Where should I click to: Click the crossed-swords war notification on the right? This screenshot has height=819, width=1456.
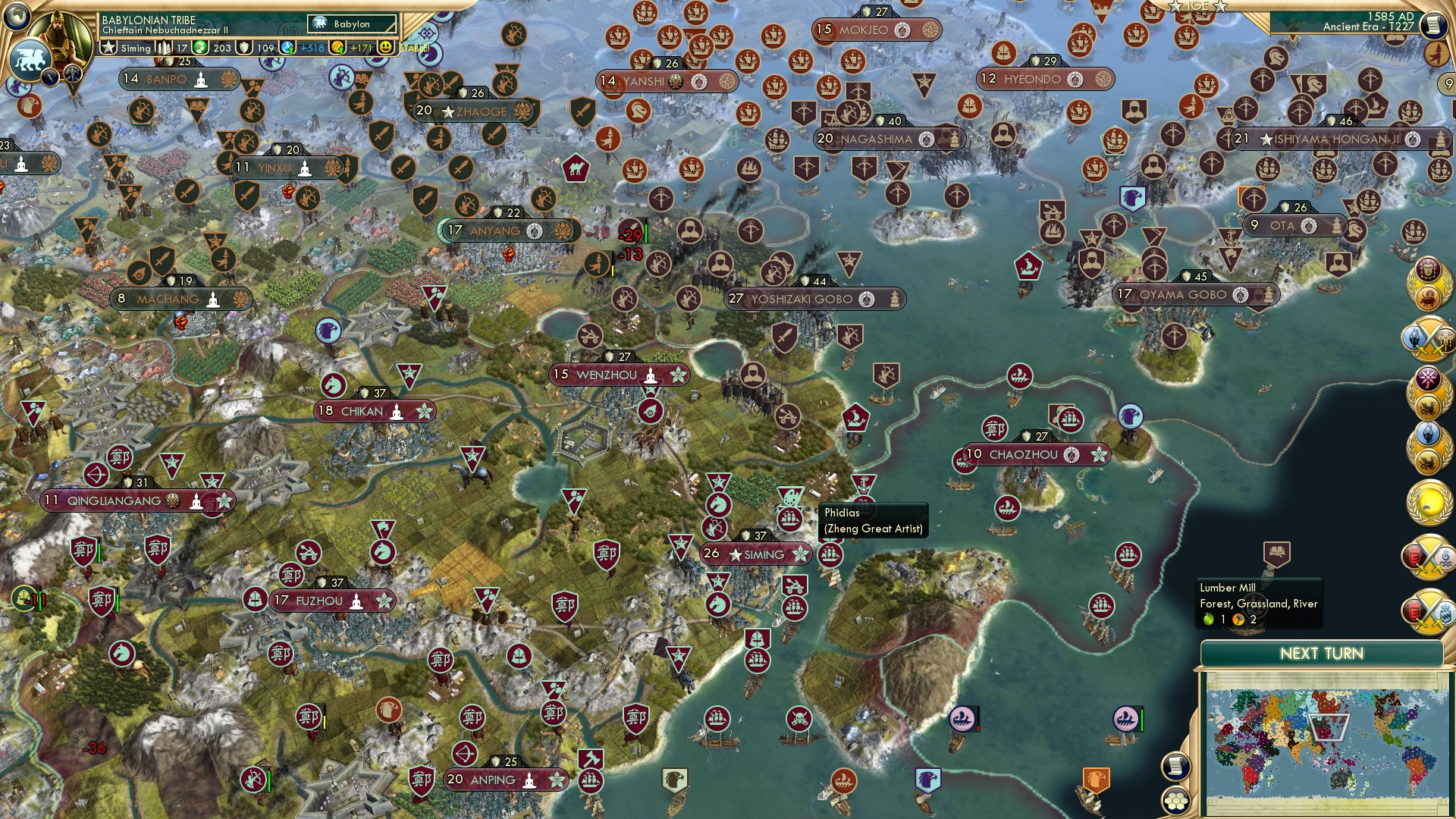pos(1428,337)
